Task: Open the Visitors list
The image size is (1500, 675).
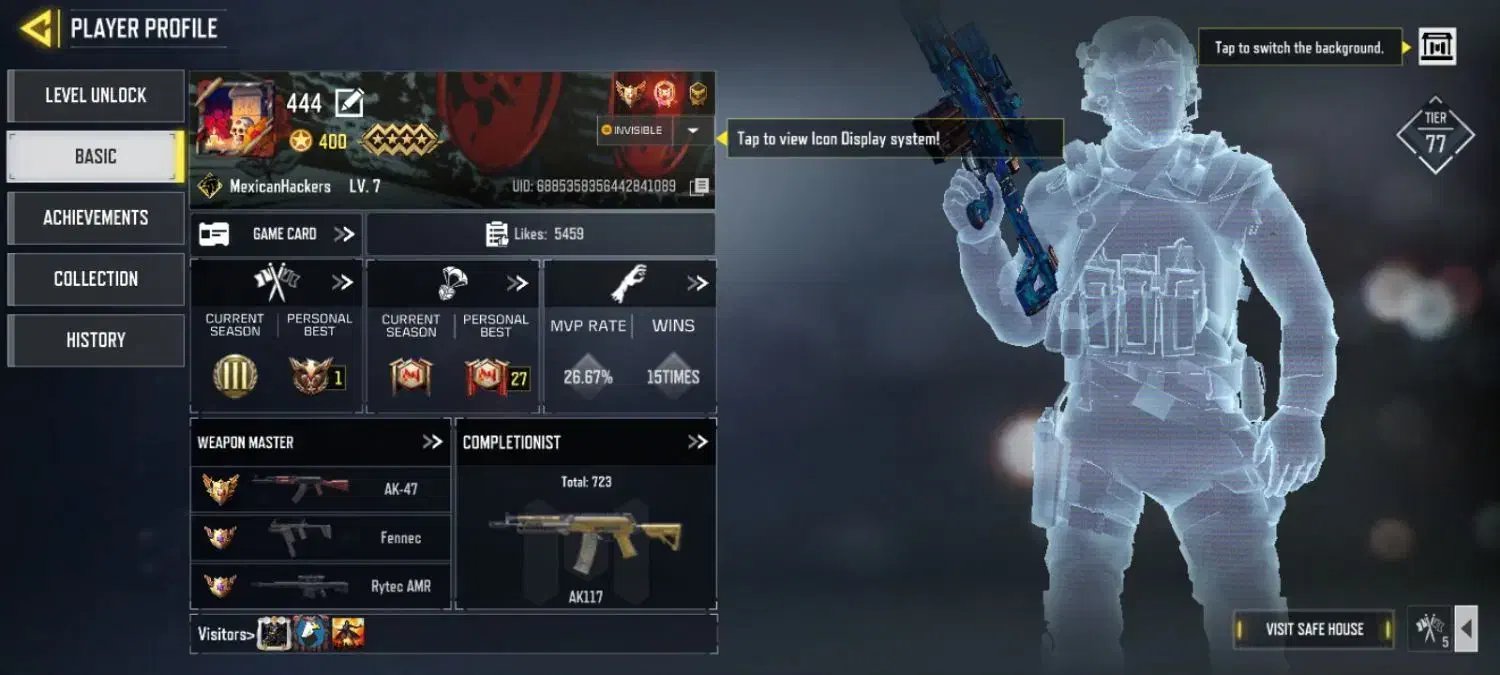Action: 222,633
